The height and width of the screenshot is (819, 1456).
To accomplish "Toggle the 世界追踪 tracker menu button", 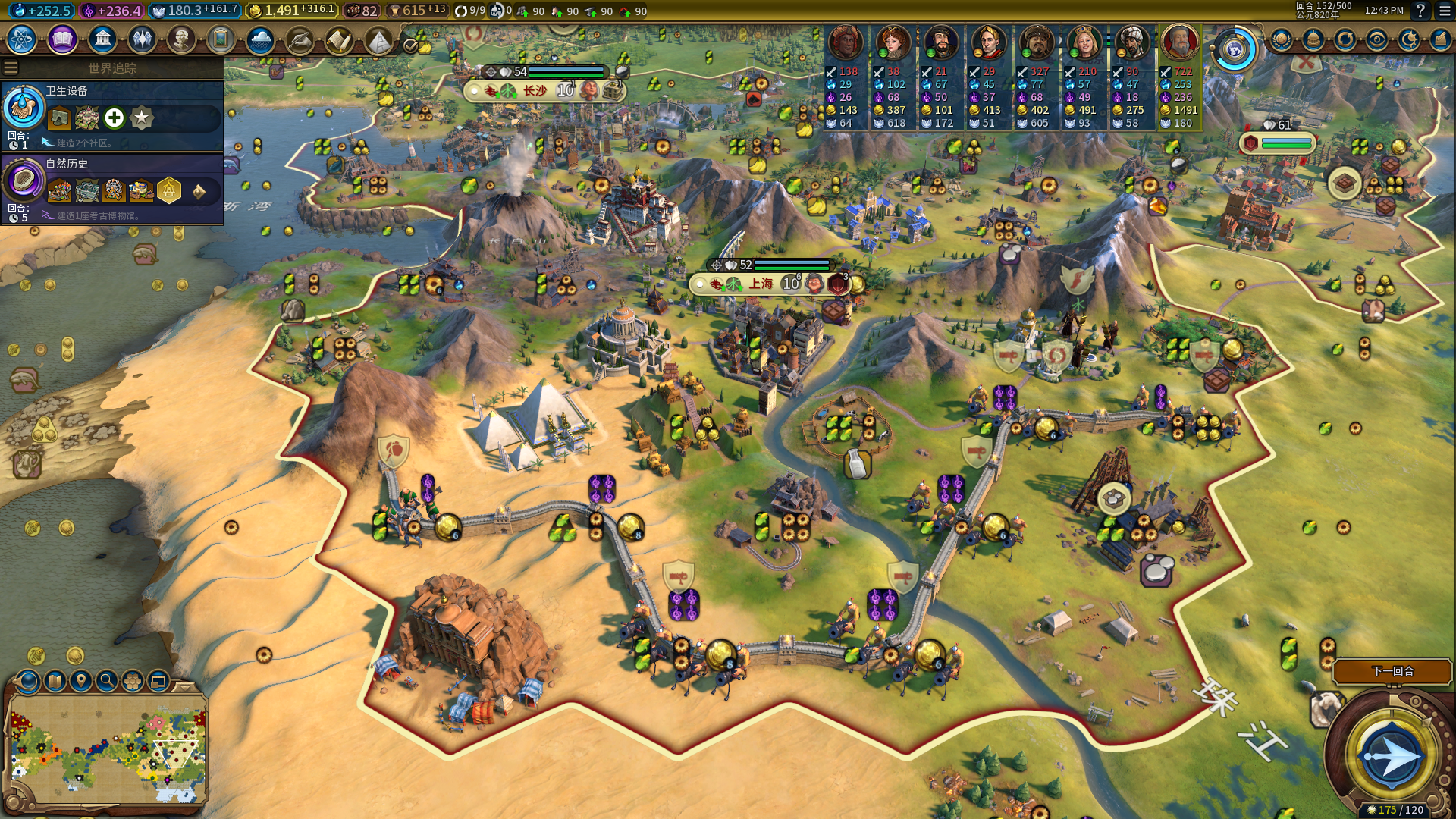I will (11, 68).
